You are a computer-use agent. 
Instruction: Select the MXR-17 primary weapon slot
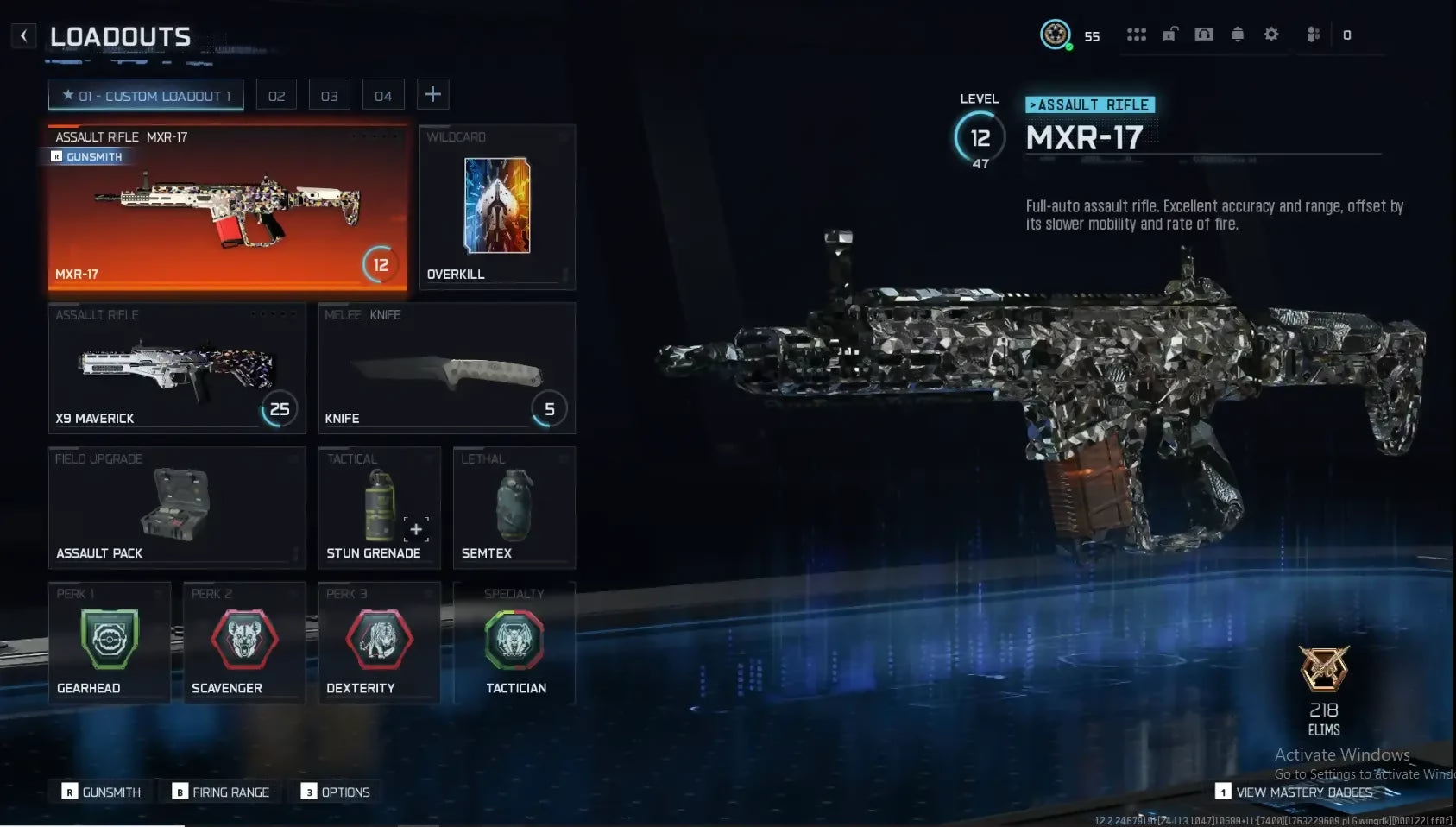[x=227, y=207]
